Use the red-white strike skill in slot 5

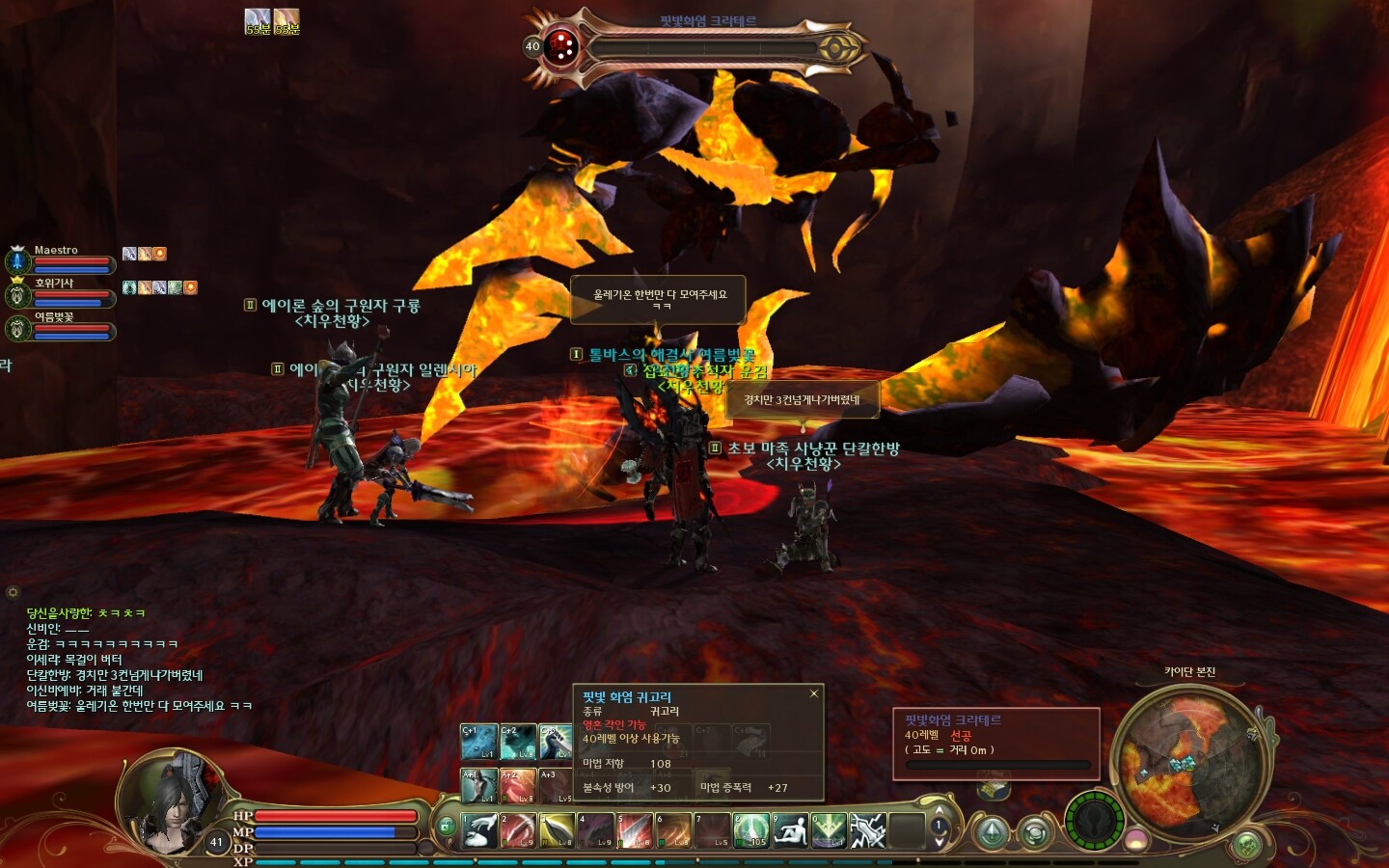pos(635,830)
